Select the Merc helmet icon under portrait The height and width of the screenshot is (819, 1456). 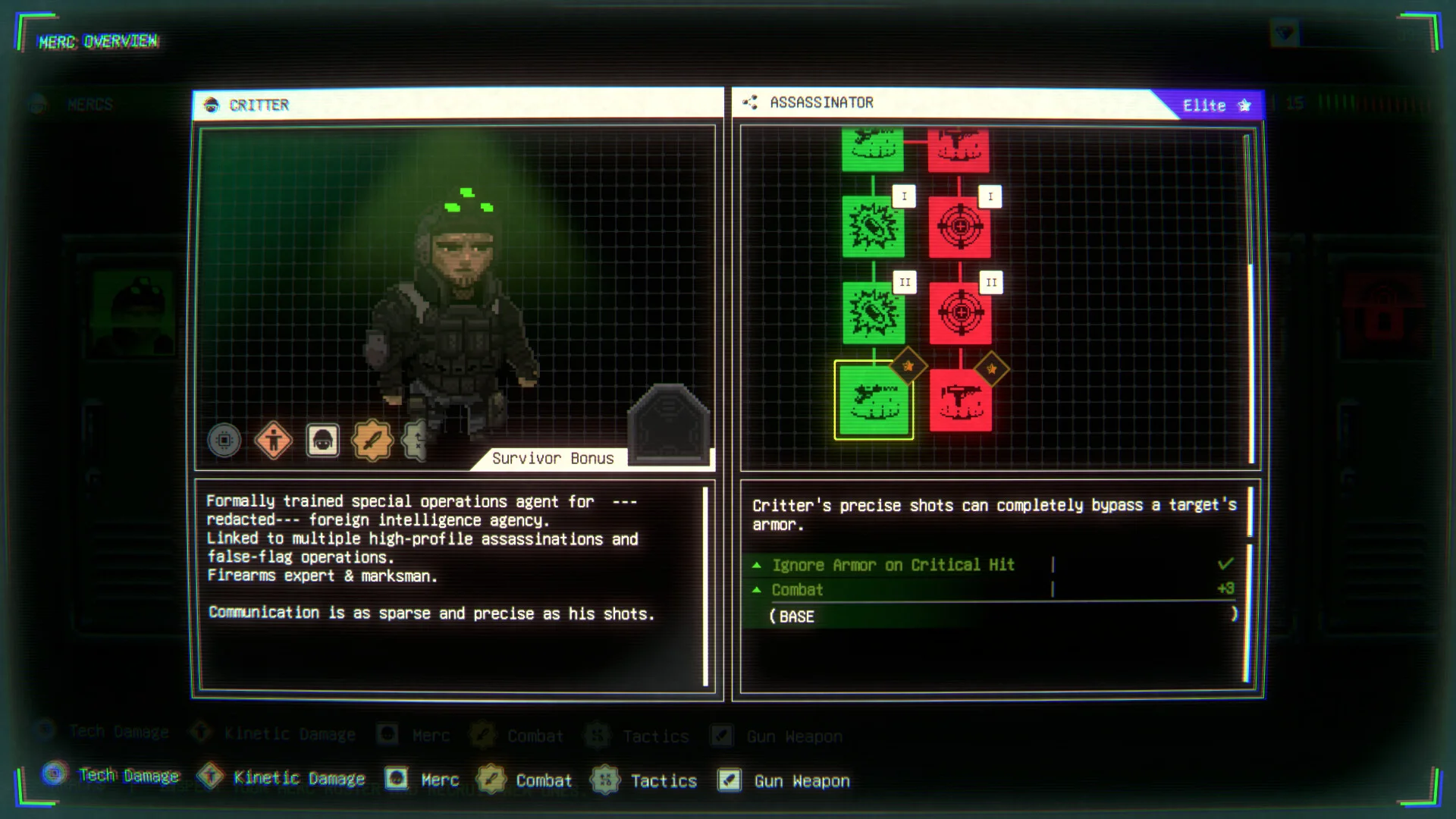[x=322, y=440]
